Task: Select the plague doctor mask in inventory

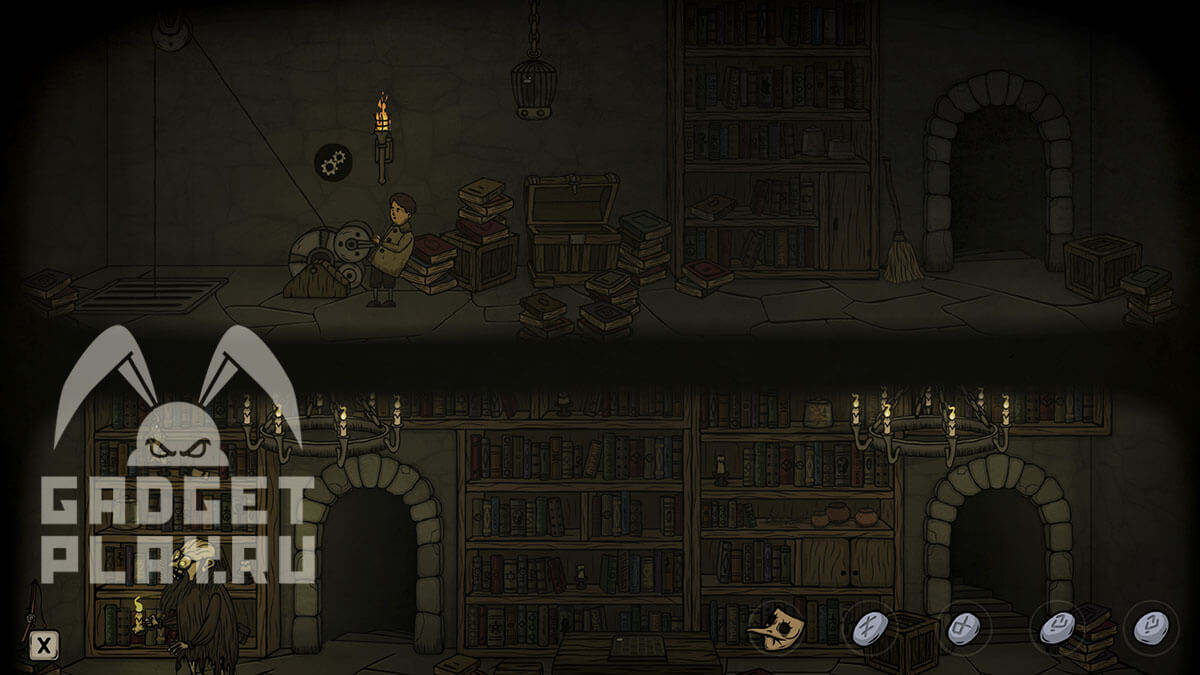Action: click(776, 628)
